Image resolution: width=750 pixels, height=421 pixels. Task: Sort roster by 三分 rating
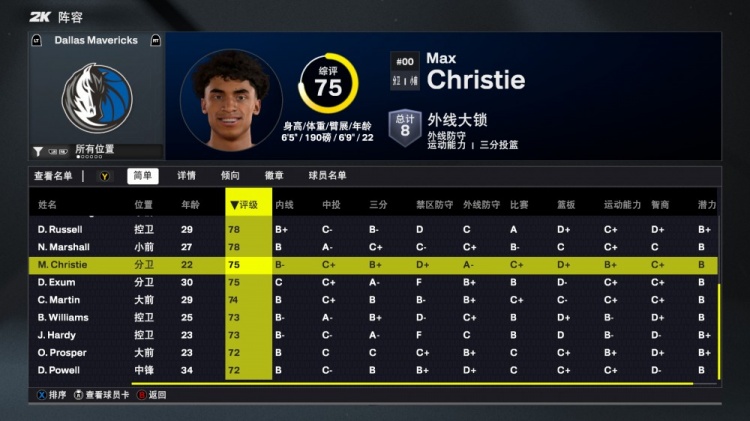click(x=378, y=205)
